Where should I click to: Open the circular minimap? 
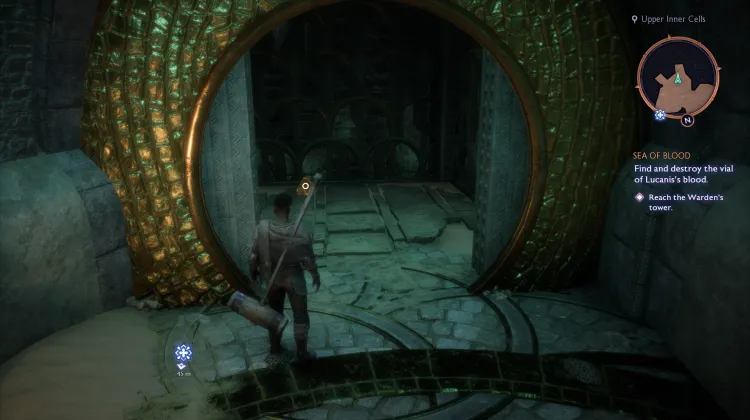(677, 78)
